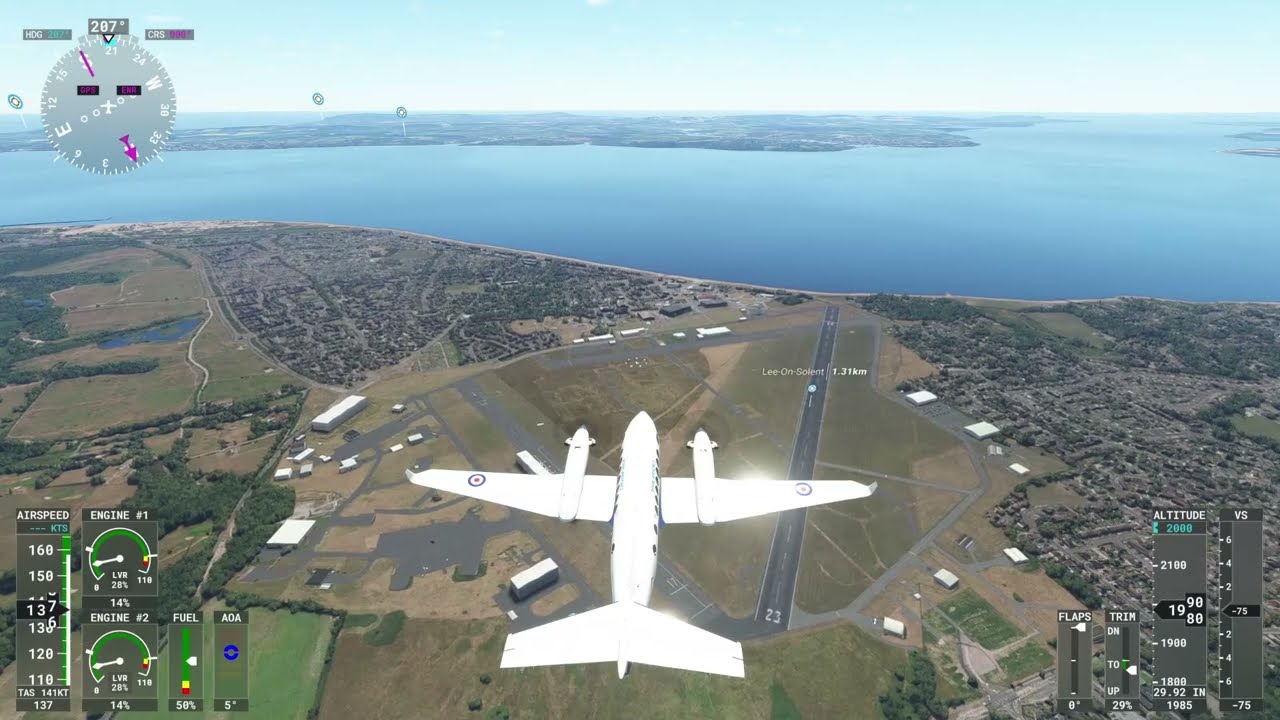The width and height of the screenshot is (1280, 720).
Task: Click the HDG heading bug readout
Action: pos(47,35)
